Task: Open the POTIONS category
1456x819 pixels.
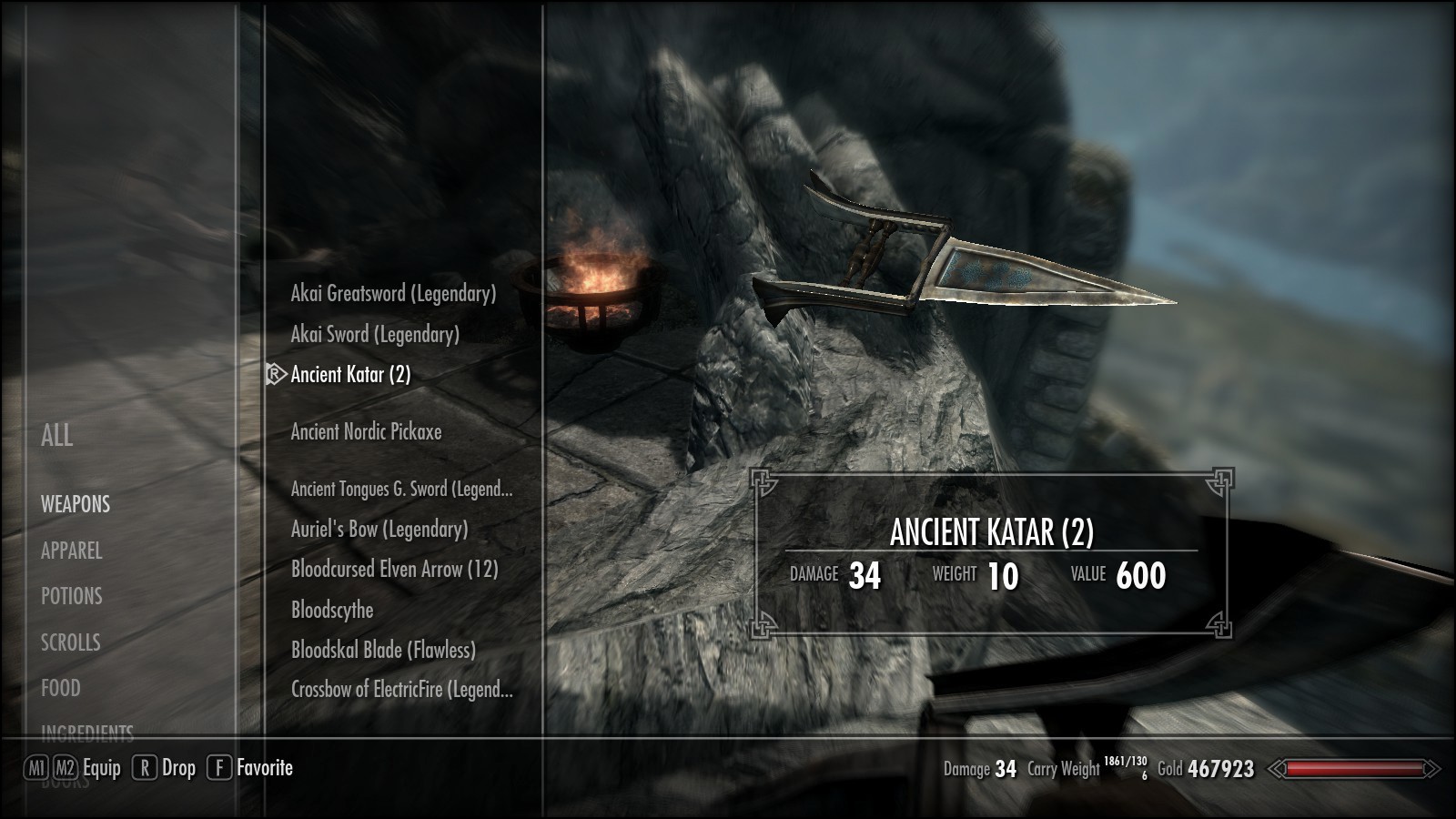Action: pos(69,597)
